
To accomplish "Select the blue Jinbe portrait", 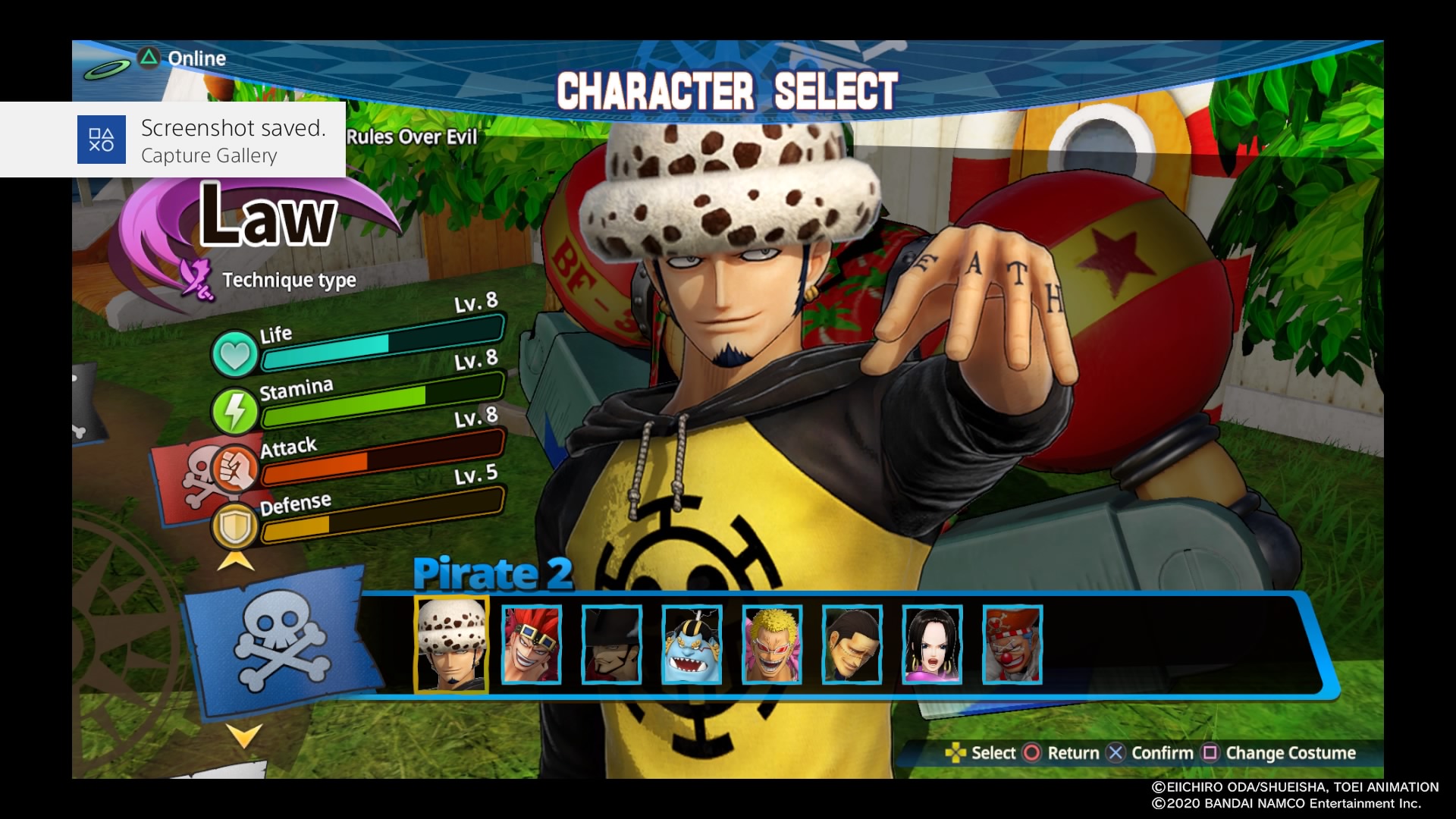I will click(x=692, y=645).
